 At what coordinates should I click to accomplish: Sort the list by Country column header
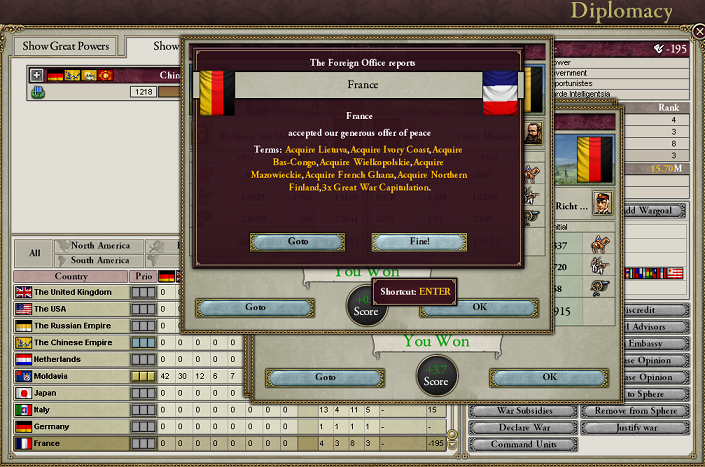click(x=70, y=277)
